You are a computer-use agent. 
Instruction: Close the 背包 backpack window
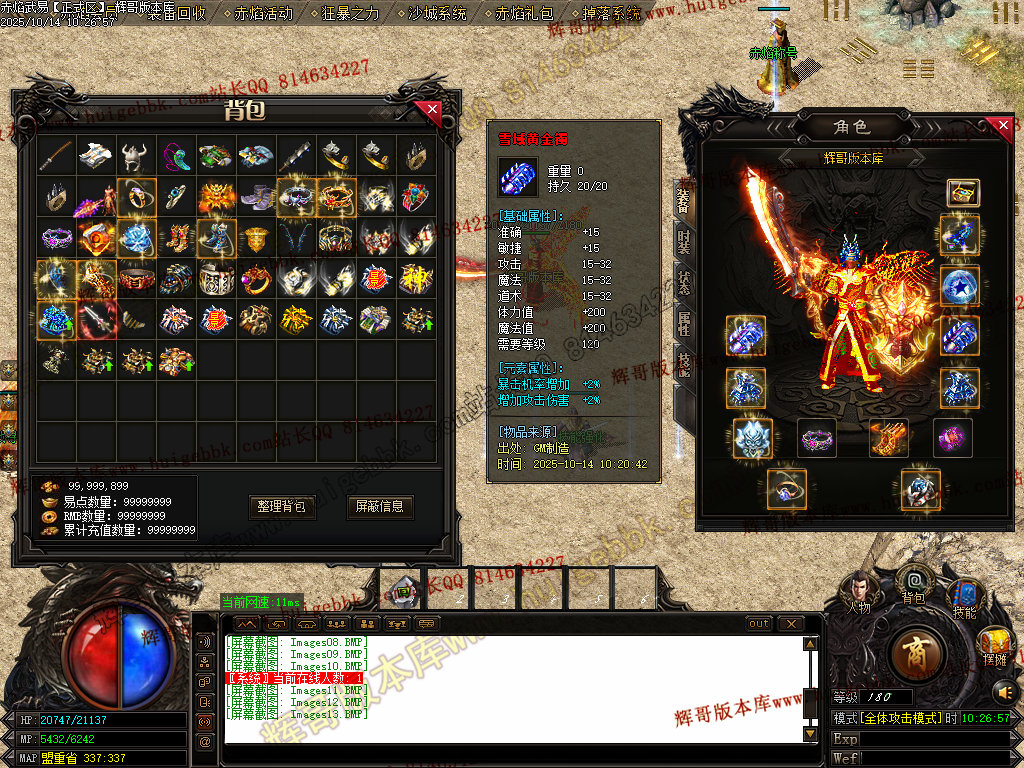[432, 108]
